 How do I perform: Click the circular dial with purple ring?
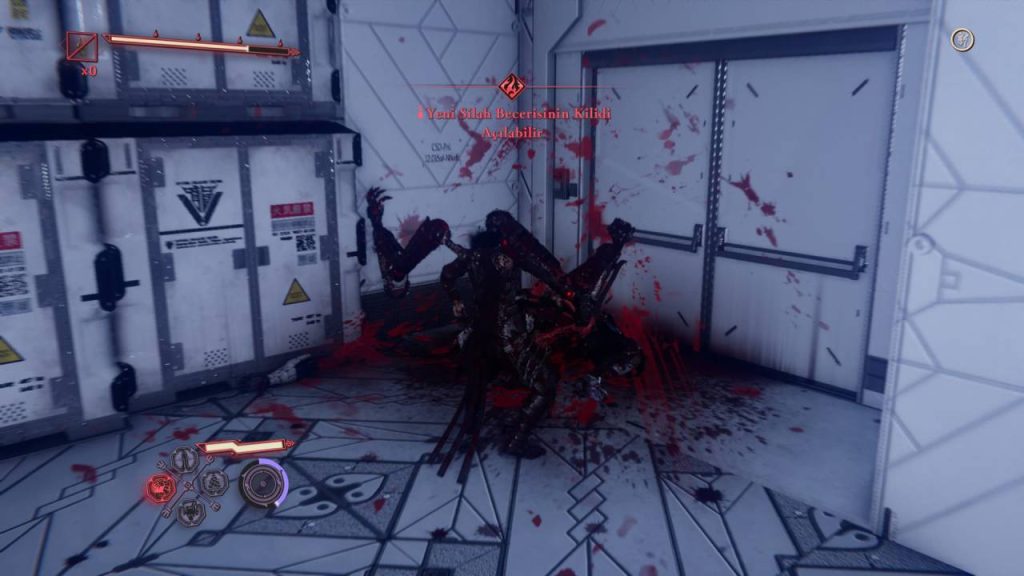pos(262,484)
